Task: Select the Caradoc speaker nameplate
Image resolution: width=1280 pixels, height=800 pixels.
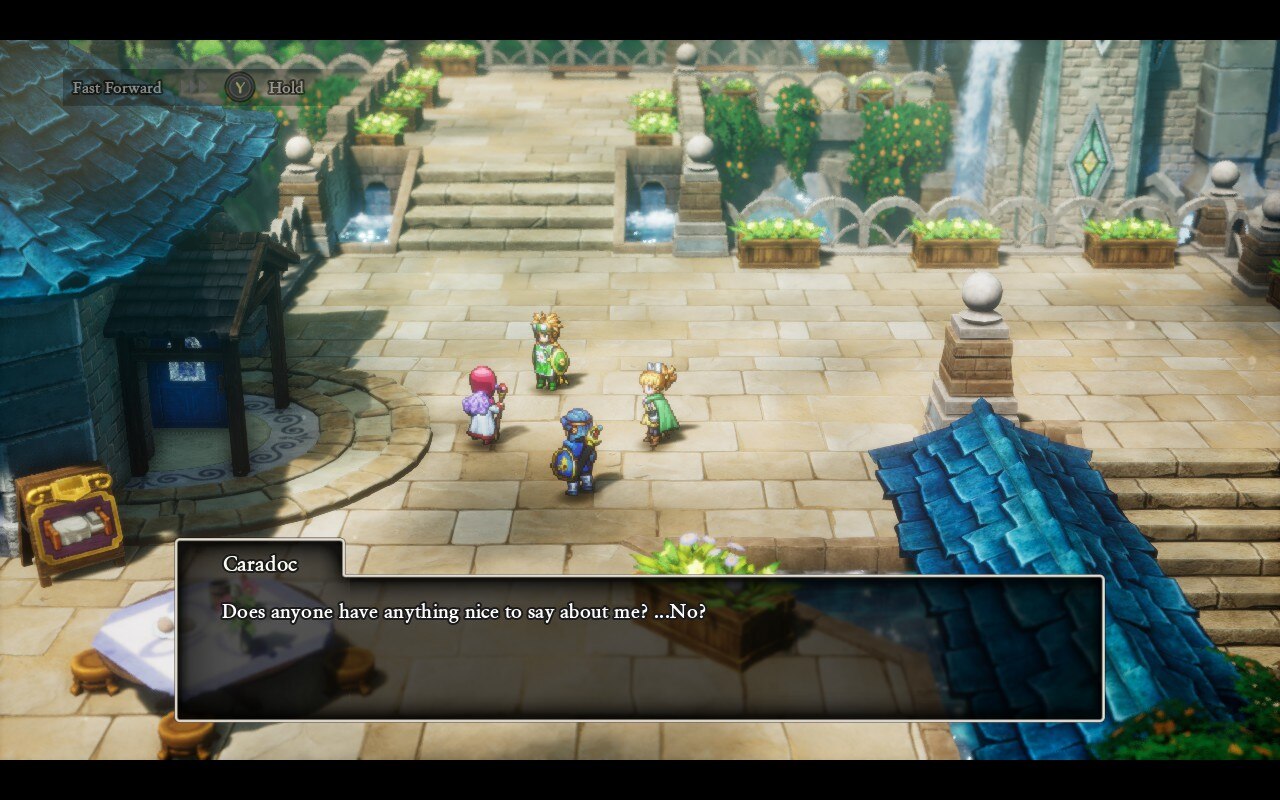Action: tap(261, 562)
